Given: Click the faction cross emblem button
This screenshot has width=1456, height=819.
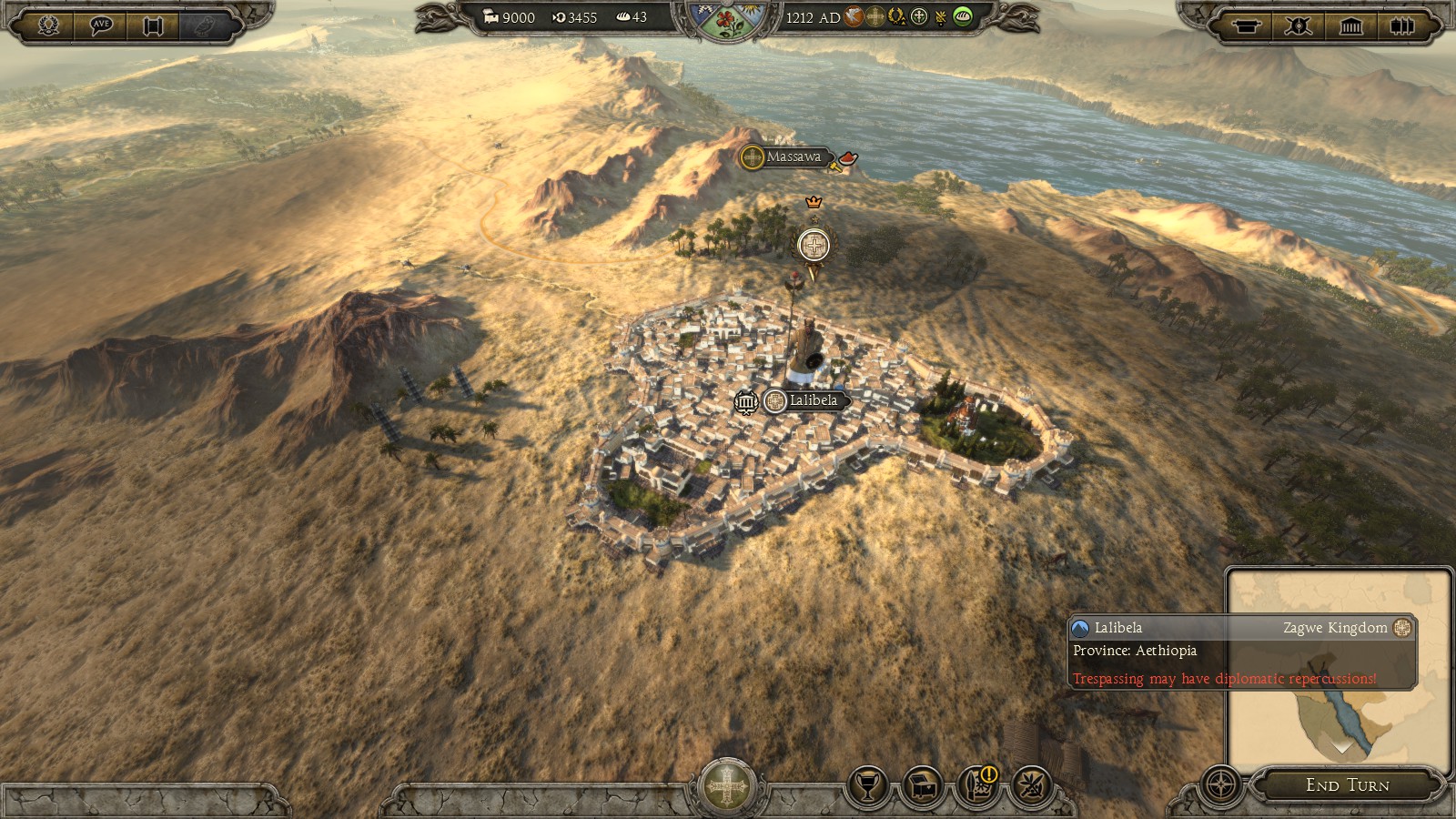Looking at the screenshot, I should pos(726,786).
